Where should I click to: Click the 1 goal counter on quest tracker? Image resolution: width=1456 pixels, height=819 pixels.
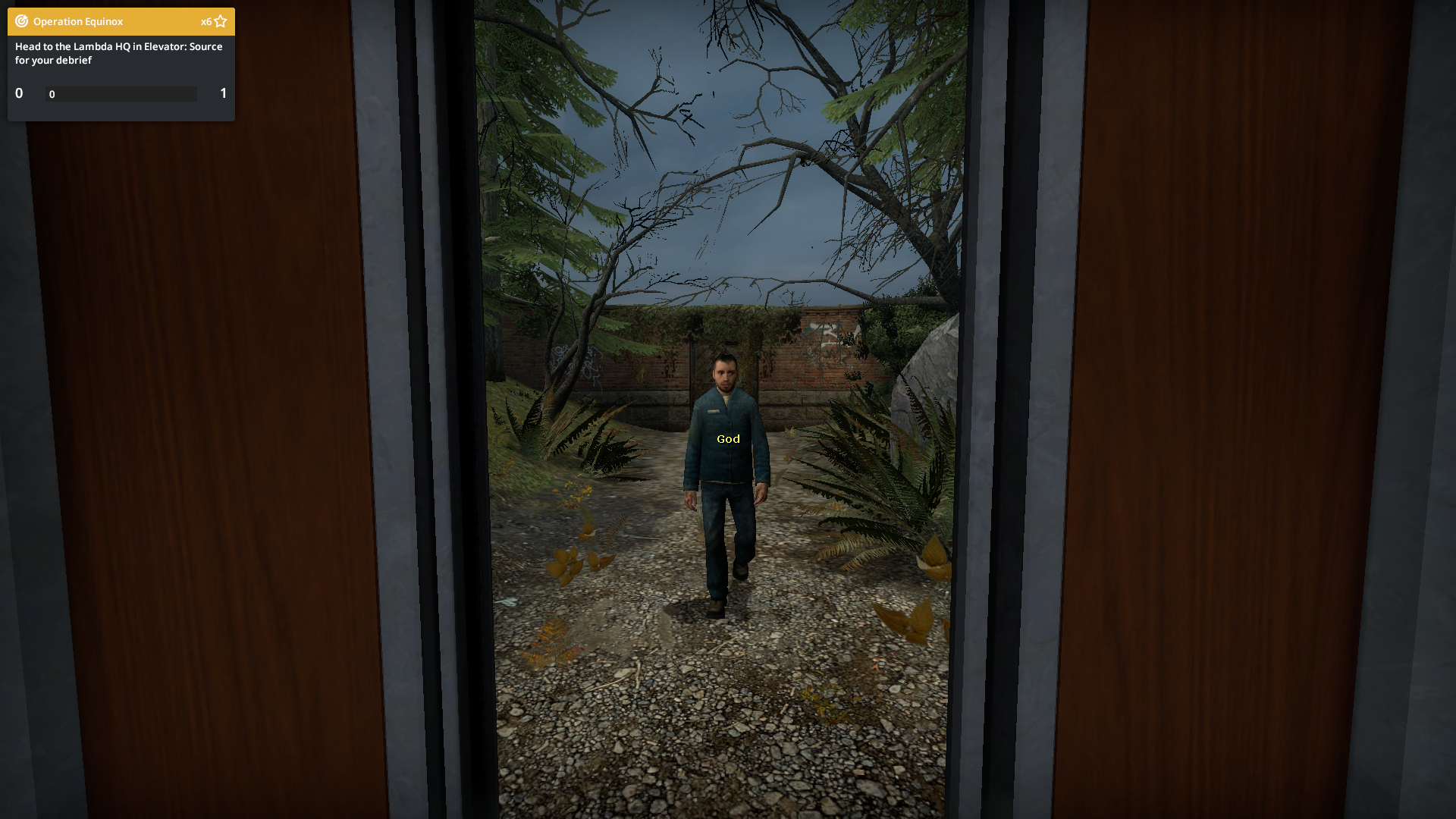pos(223,93)
